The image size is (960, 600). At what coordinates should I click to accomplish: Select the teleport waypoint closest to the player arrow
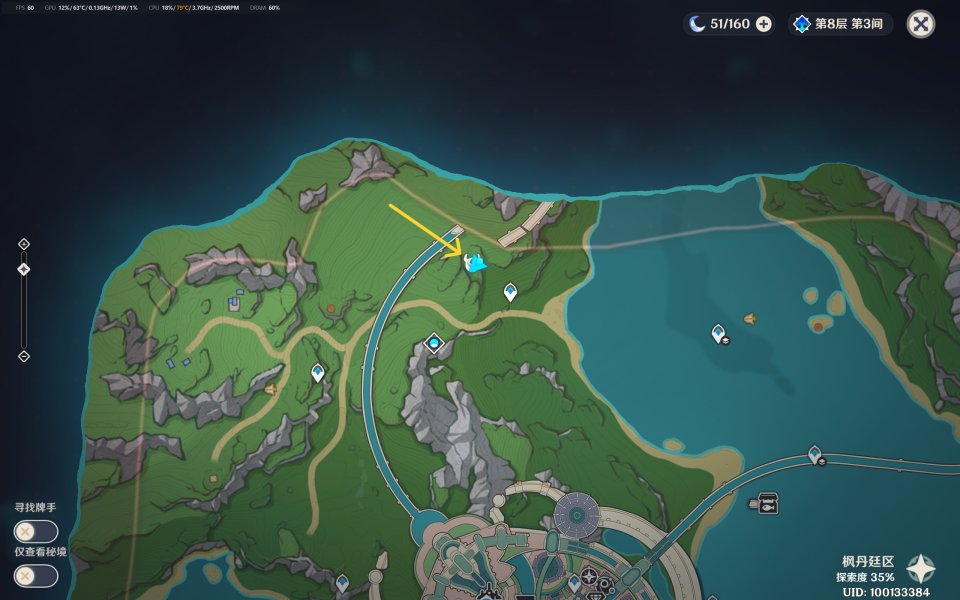[510, 292]
